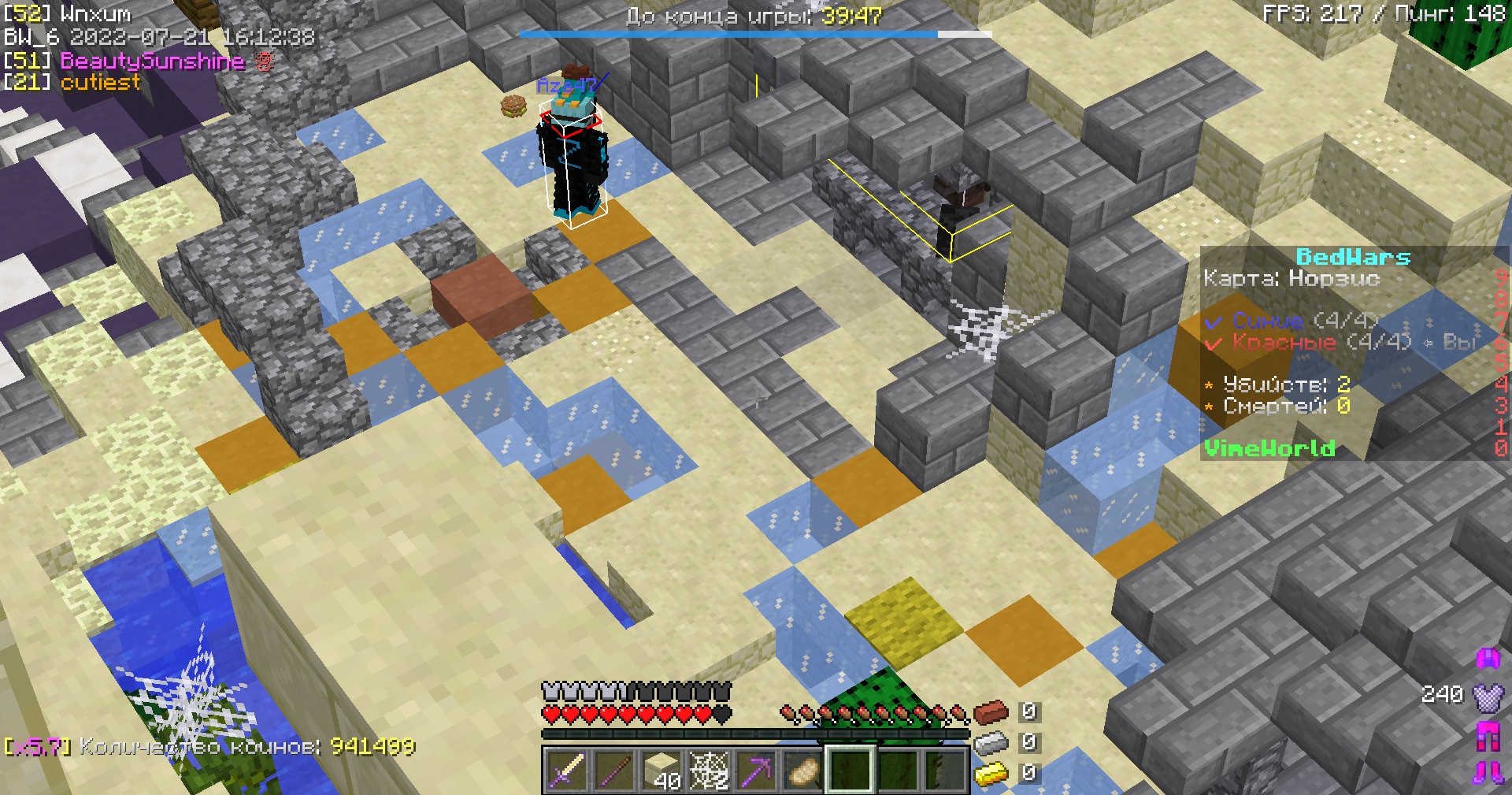Equip the enchanted pickaxe from the hotbar

tap(756, 770)
